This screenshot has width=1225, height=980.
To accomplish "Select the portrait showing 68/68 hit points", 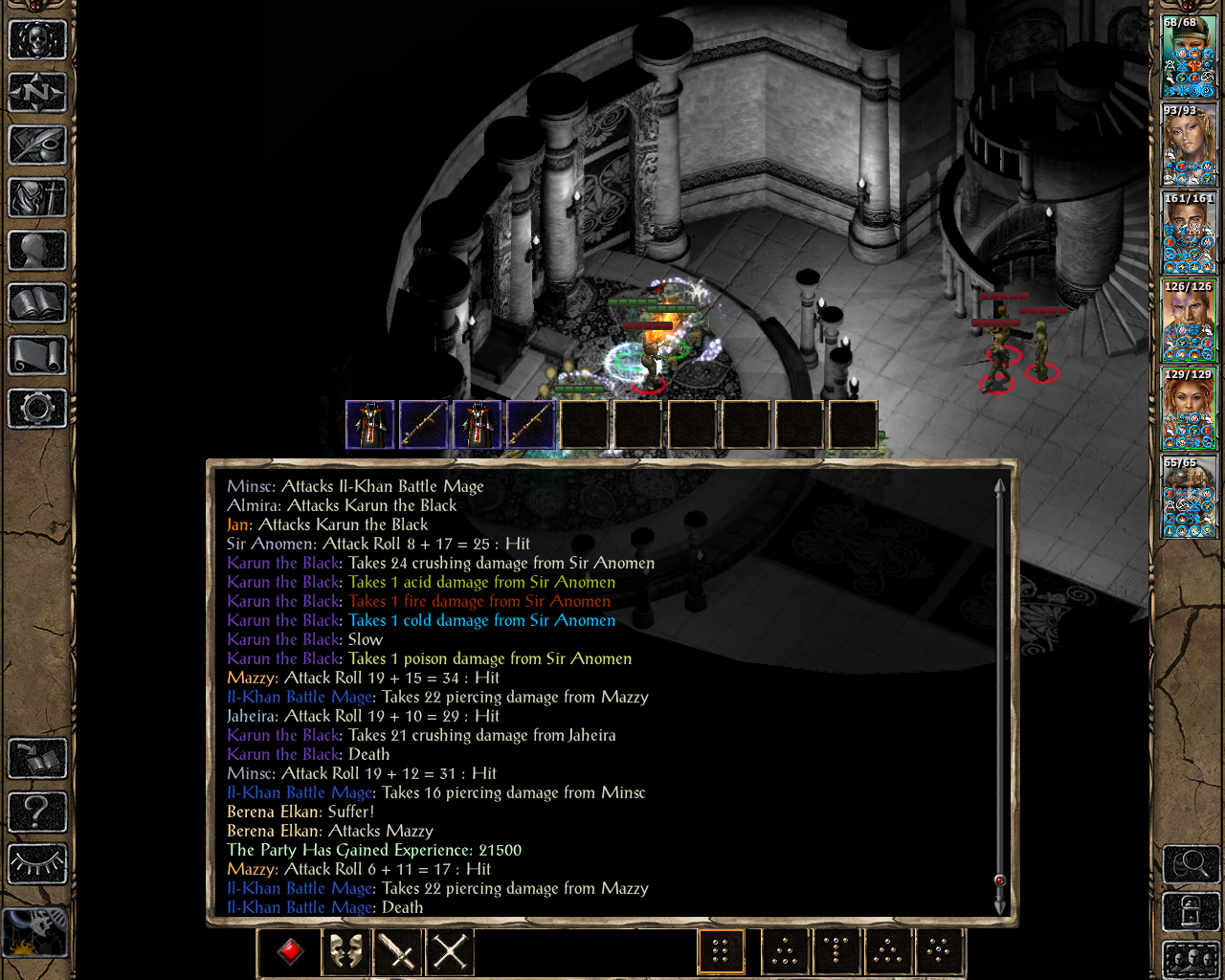I will click(1189, 57).
